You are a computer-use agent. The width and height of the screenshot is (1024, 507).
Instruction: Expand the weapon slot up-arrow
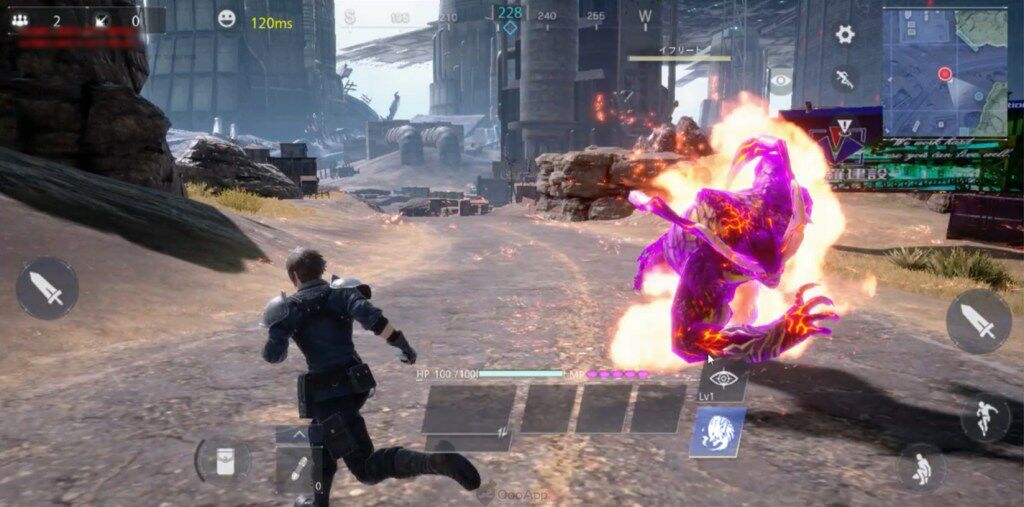297,435
